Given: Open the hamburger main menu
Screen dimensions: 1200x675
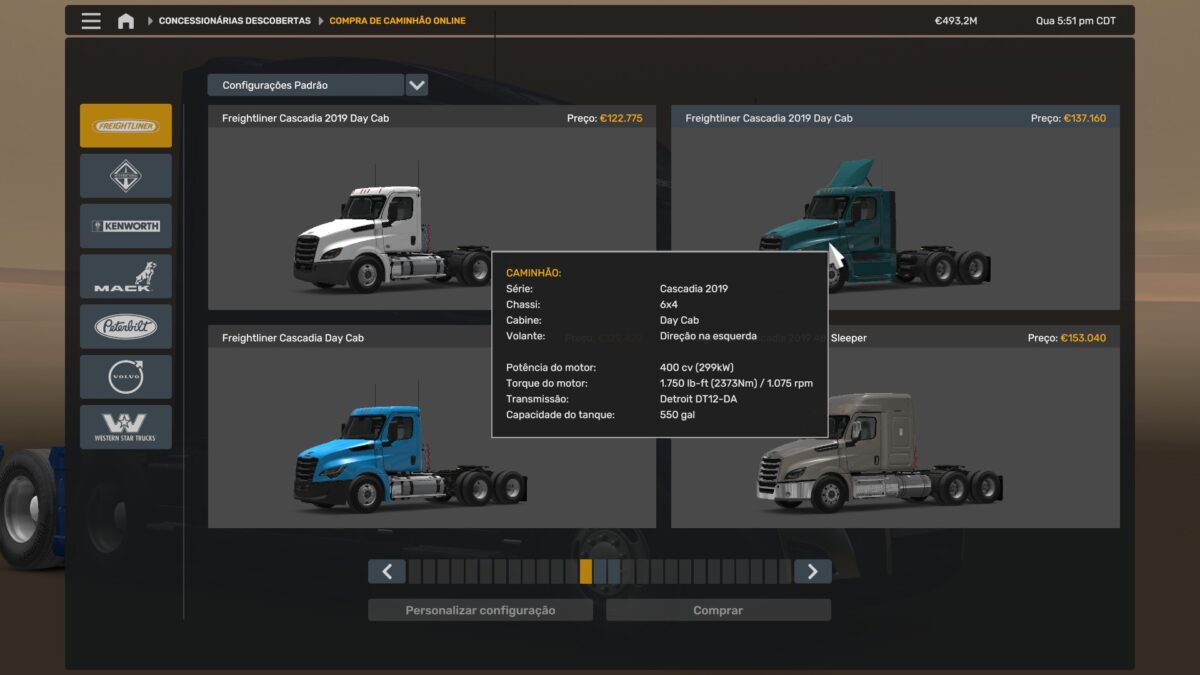Looking at the screenshot, I should [x=91, y=21].
